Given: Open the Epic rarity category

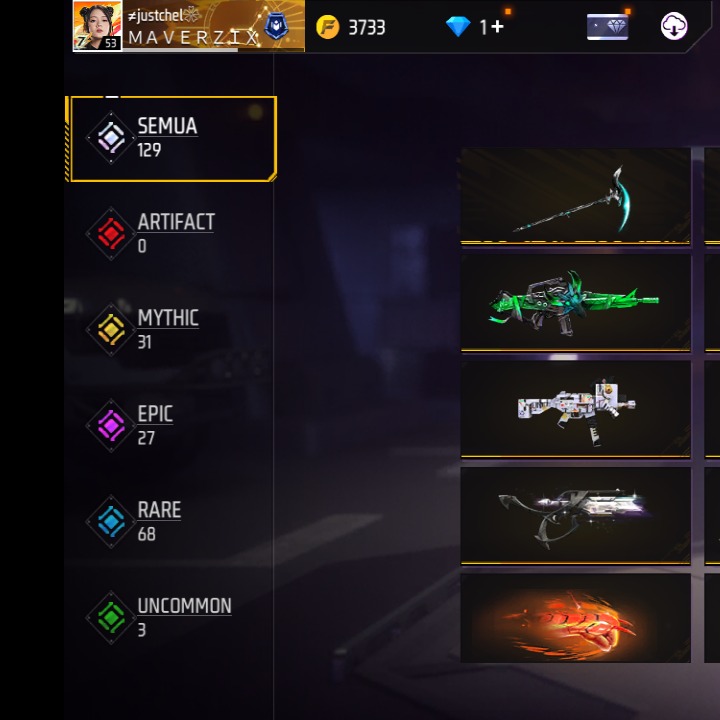Looking at the screenshot, I should [170, 425].
